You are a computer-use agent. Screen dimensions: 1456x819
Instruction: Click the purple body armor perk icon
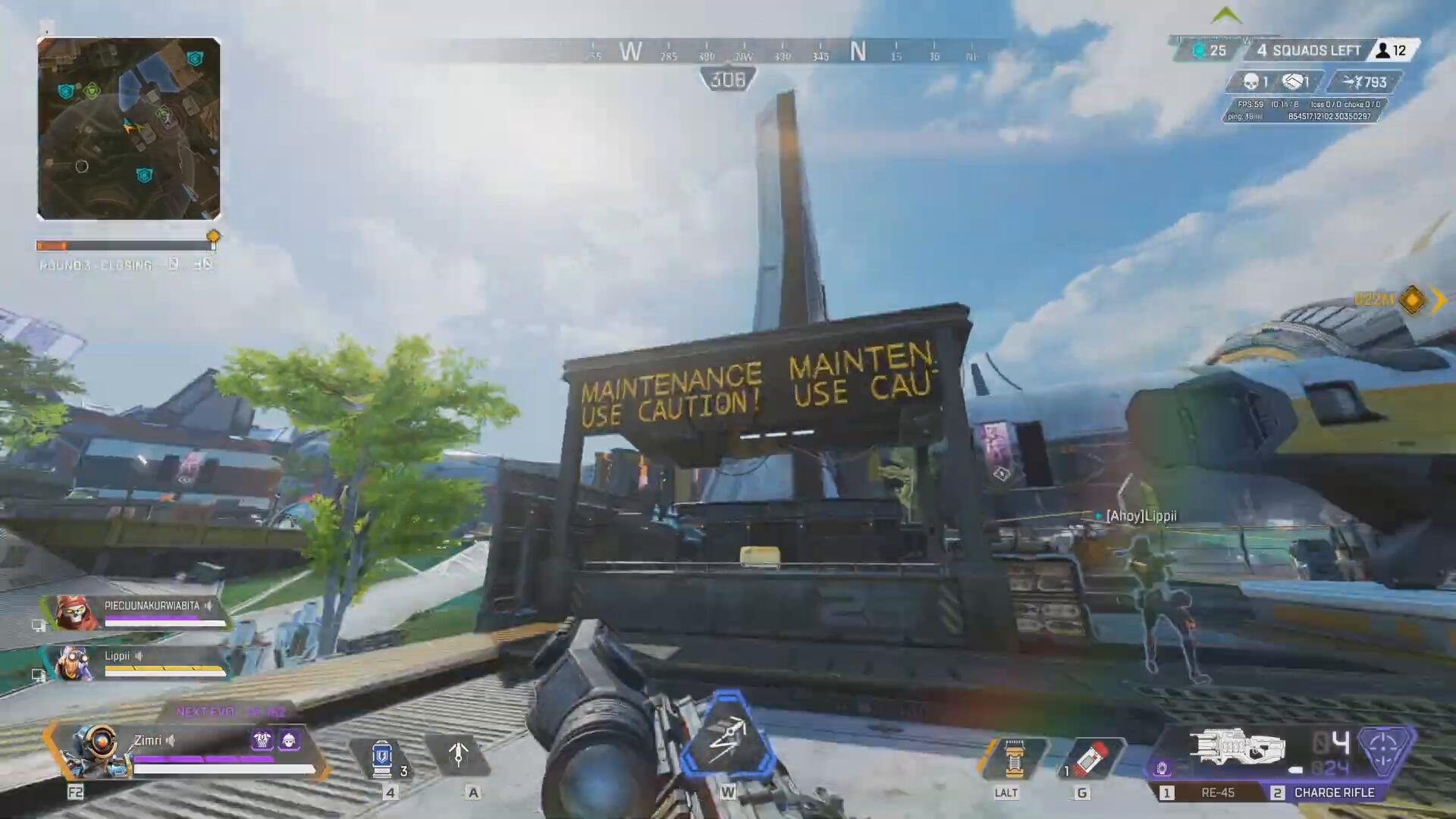[x=262, y=740]
